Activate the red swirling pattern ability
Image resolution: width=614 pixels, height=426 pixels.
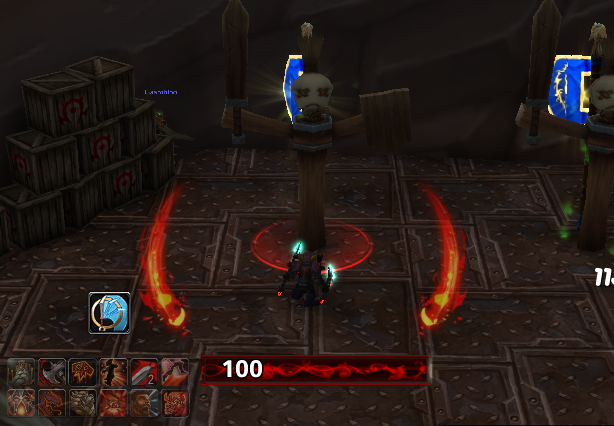(174, 403)
